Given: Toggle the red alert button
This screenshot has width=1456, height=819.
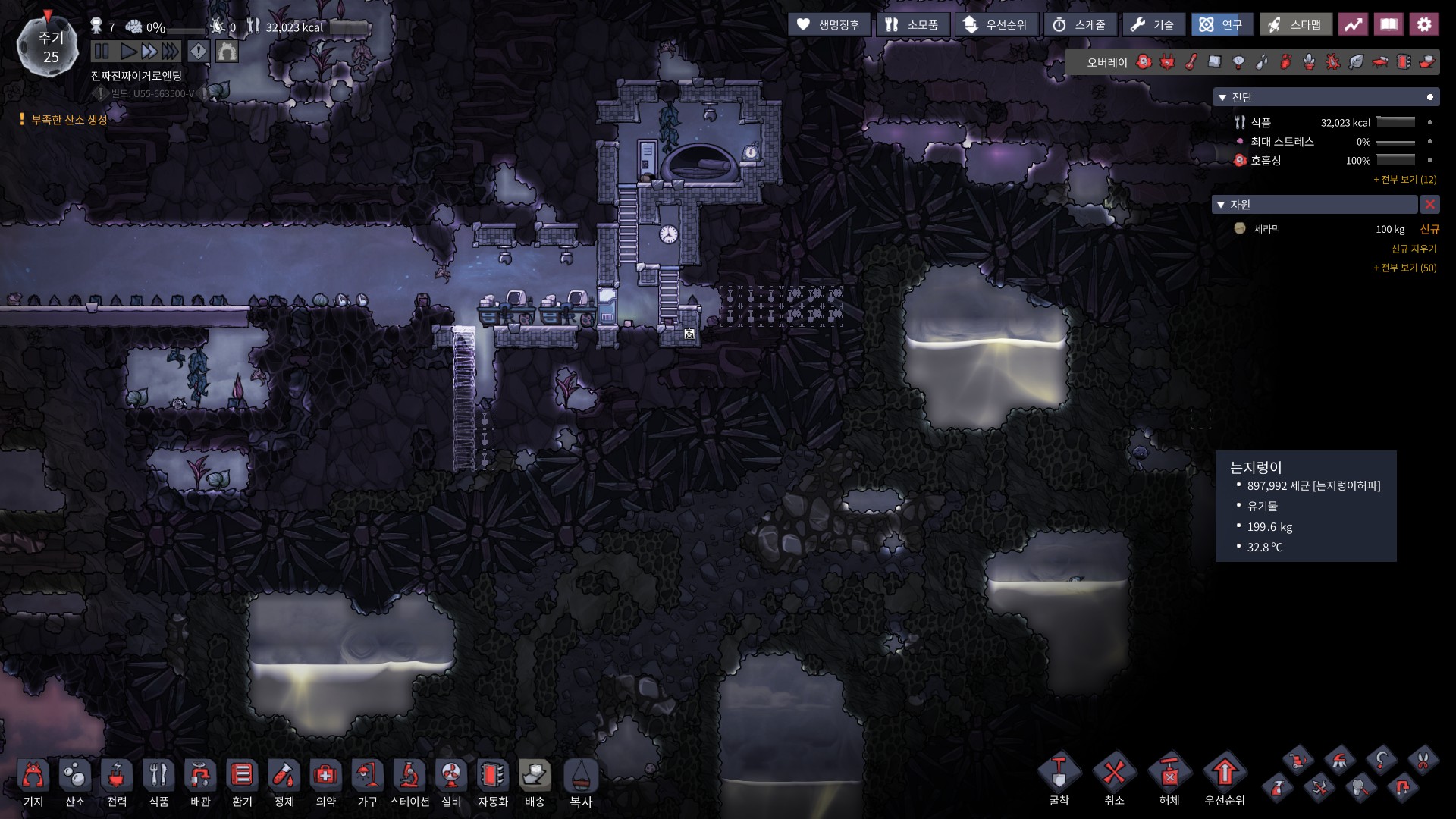Looking at the screenshot, I should 198,52.
